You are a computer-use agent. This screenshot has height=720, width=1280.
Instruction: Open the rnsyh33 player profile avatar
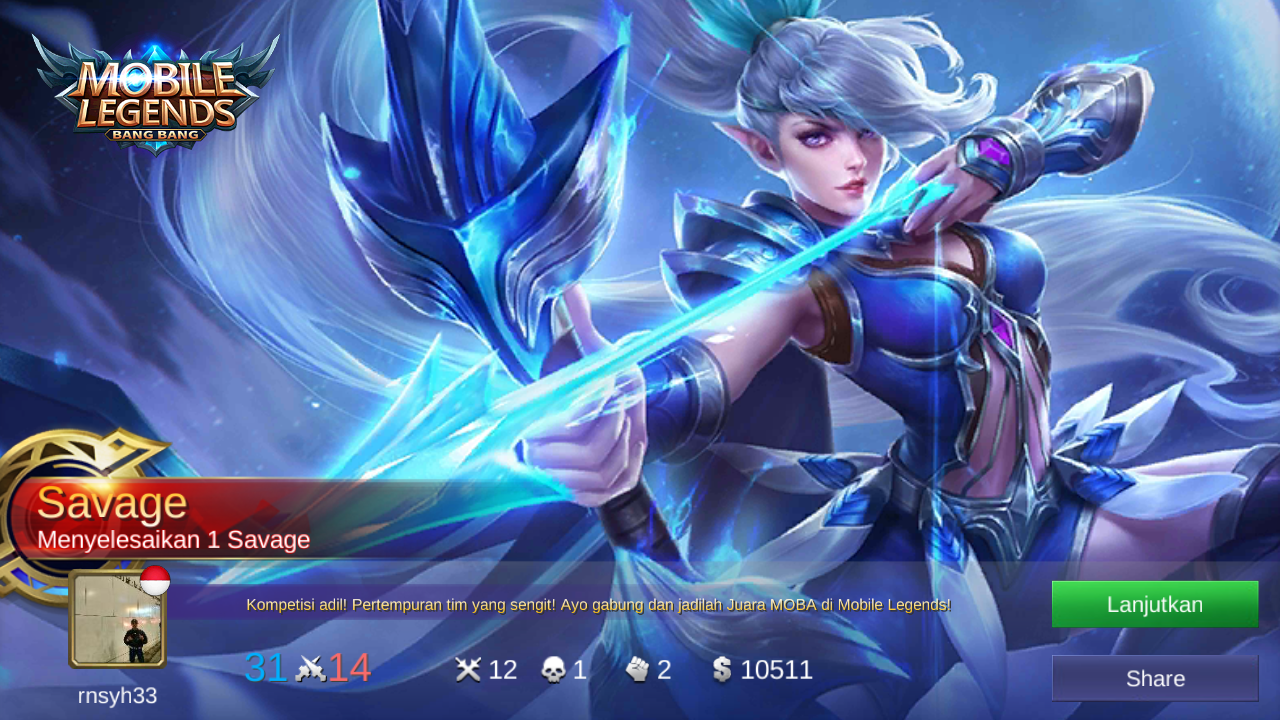pyautogui.click(x=117, y=620)
